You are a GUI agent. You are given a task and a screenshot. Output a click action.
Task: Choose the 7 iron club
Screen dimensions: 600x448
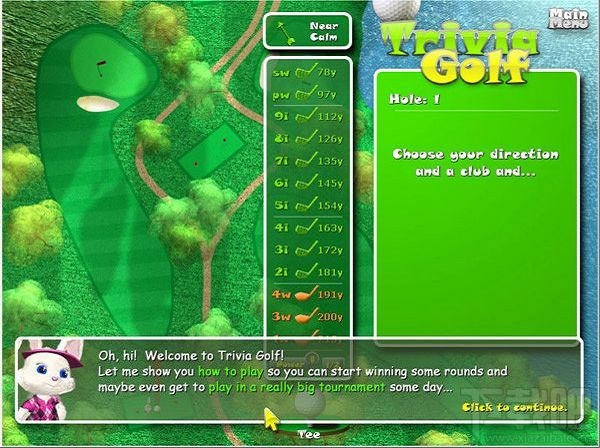308,160
